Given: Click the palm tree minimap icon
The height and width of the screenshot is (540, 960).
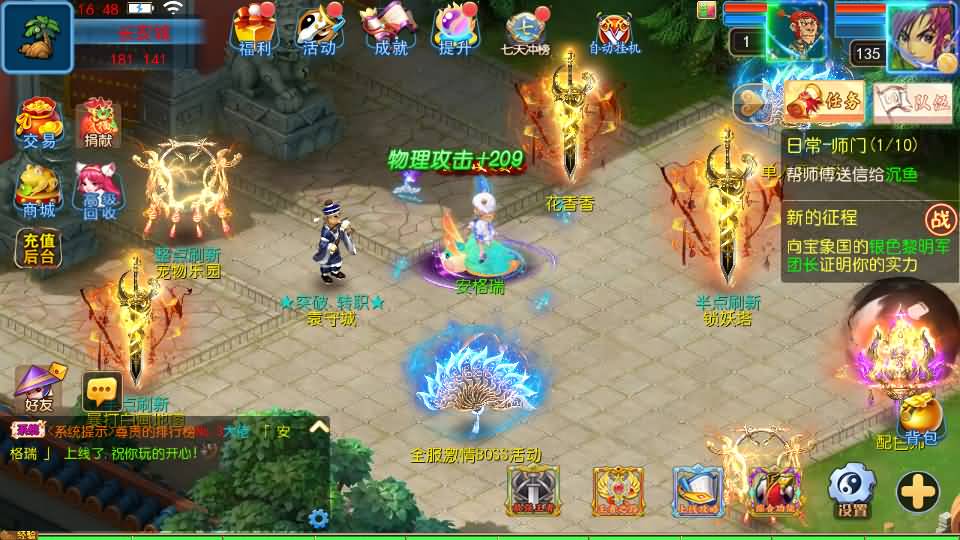Looking at the screenshot, I should tap(37, 37).
